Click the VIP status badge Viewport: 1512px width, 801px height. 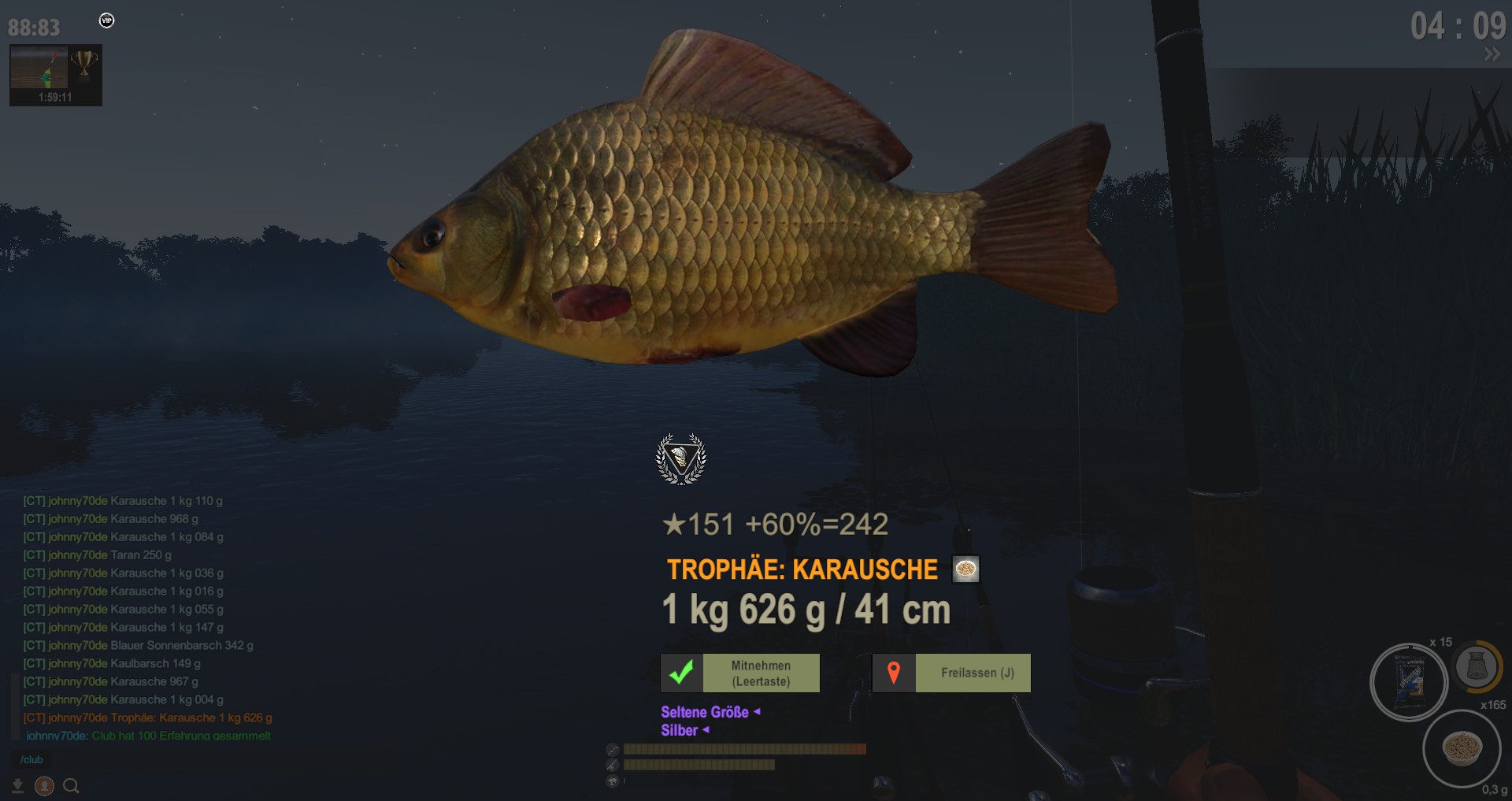(107, 20)
